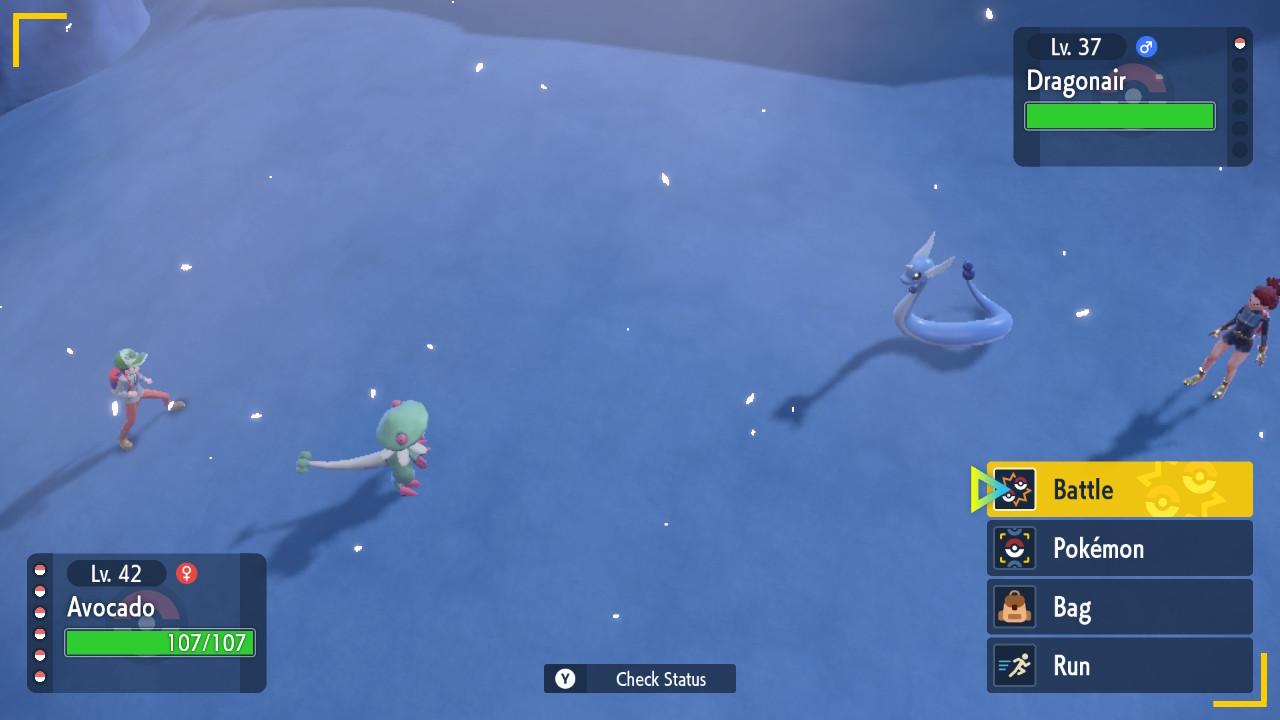1280x720 pixels.
Task: Choose Run to flee the battle
Action: tap(1119, 666)
